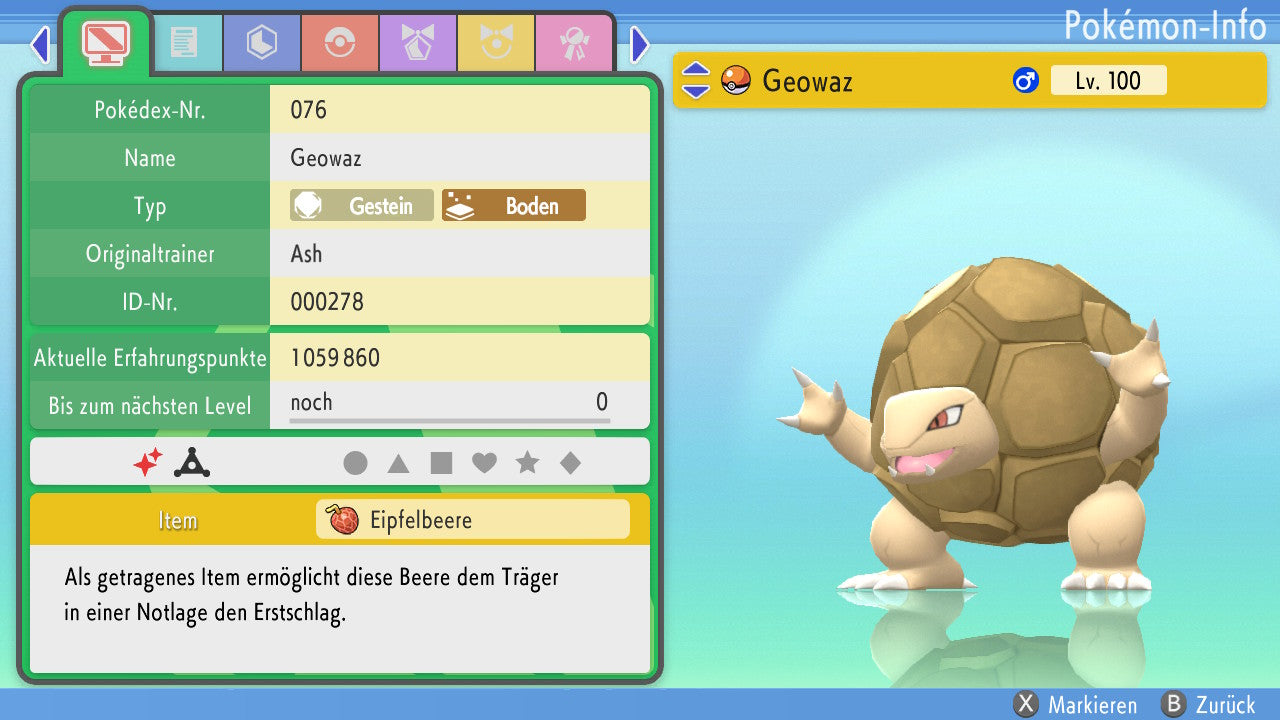Open the yellow tab
This screenshot has height=720, width=1280.
tap(496, 42)
